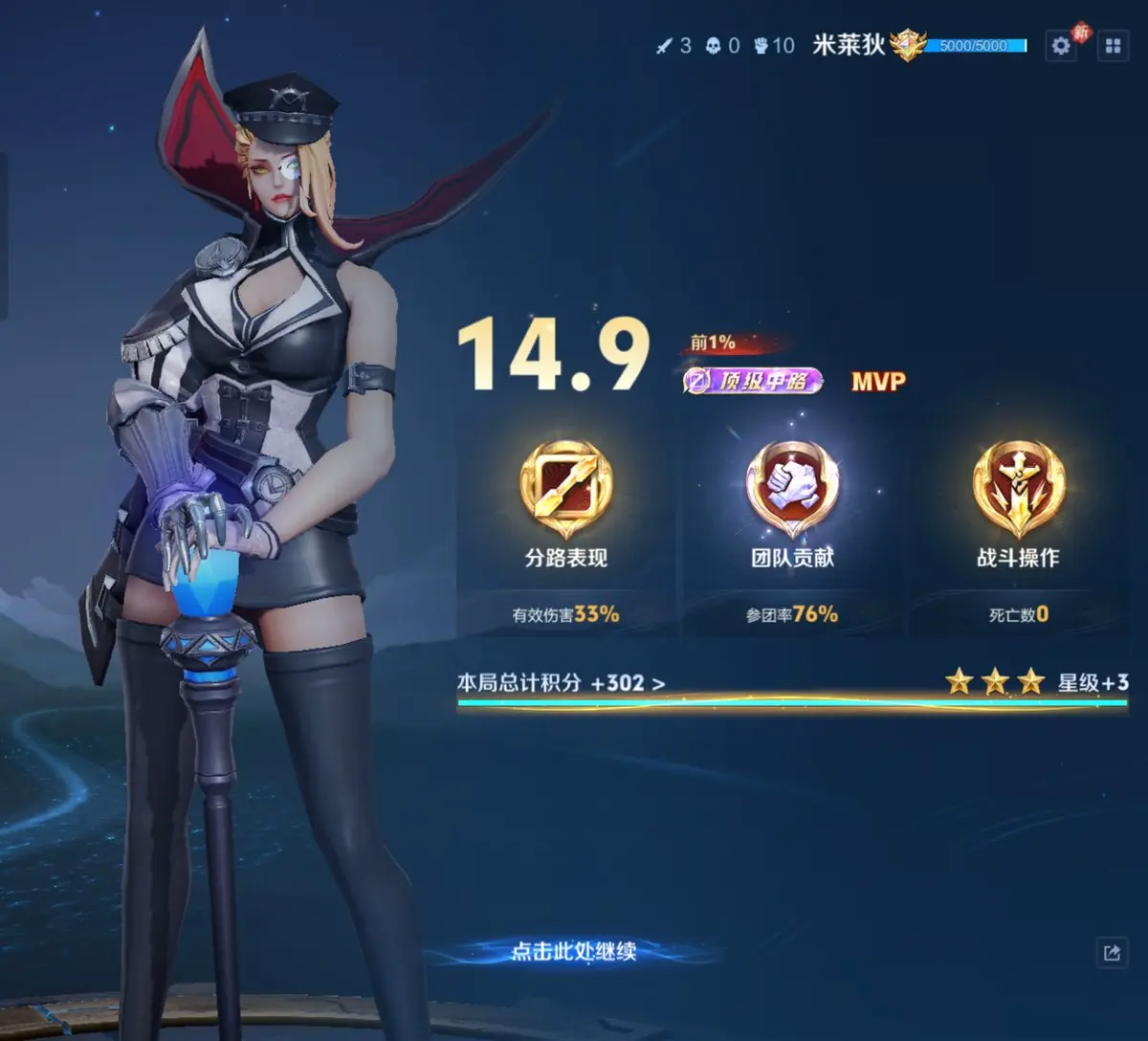Tap the 顶级中路 title tag
The height and width of the screenshot is (1041, 1148).
click(754, 381)
